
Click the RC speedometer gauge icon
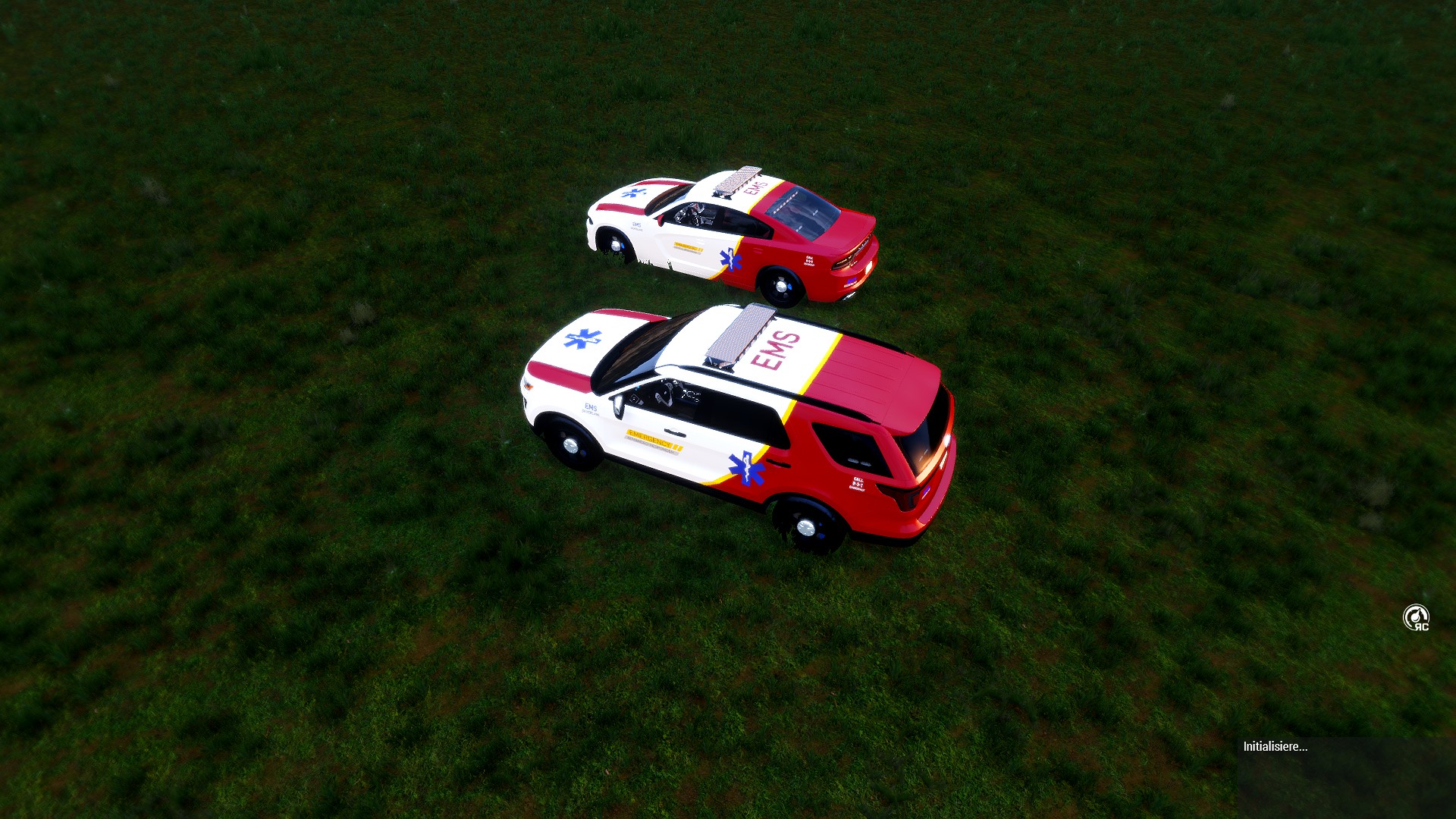1415,617
